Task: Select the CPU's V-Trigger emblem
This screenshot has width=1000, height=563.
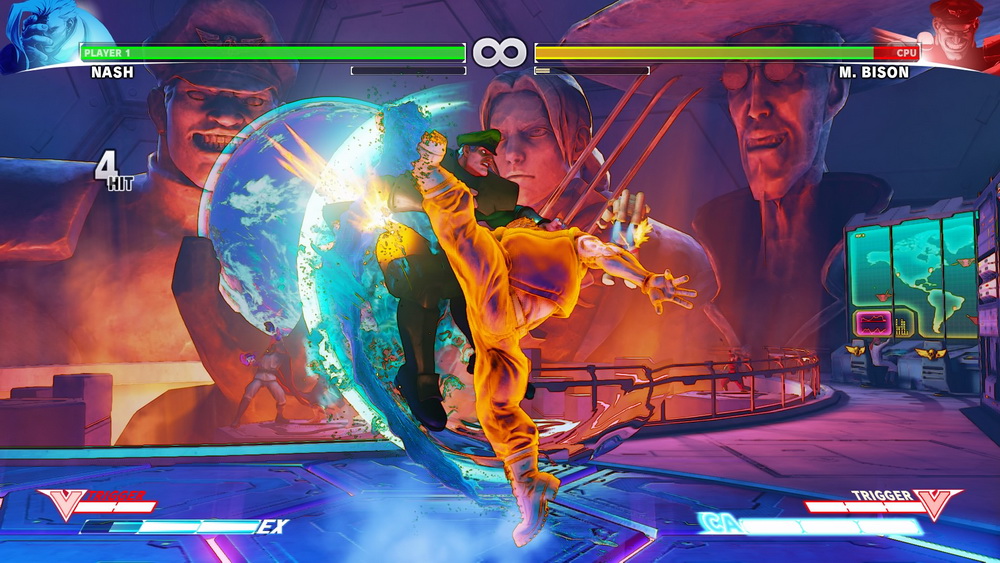Action: [937, 503]
